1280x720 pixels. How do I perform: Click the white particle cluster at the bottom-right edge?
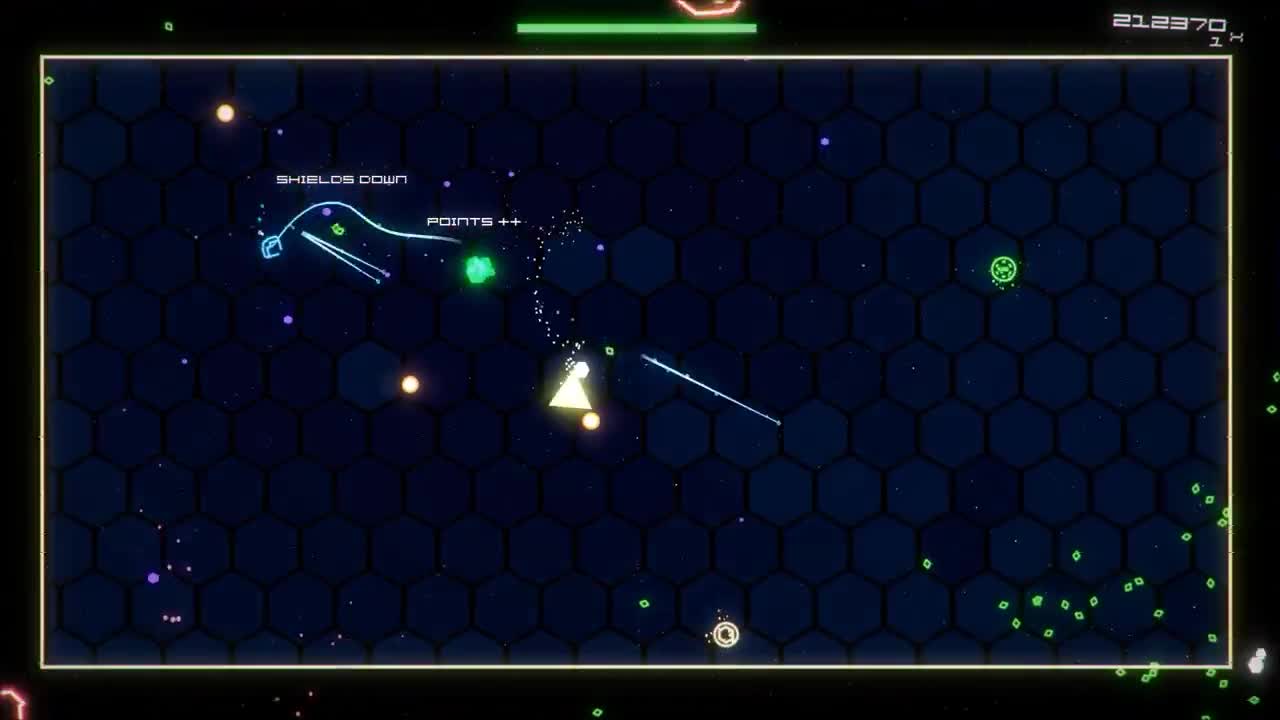[1257, 662]
